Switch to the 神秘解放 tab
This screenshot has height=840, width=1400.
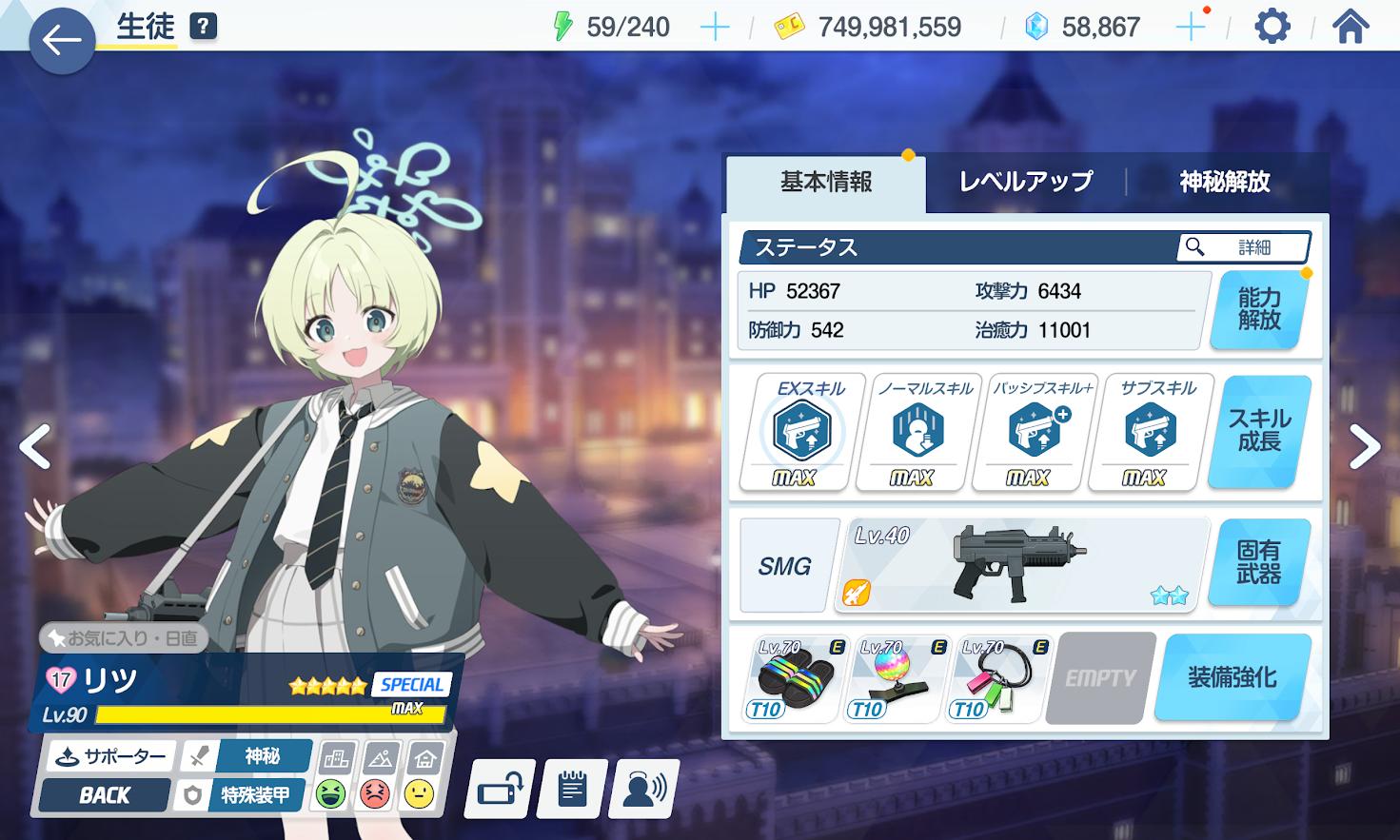coord(1225,182)
